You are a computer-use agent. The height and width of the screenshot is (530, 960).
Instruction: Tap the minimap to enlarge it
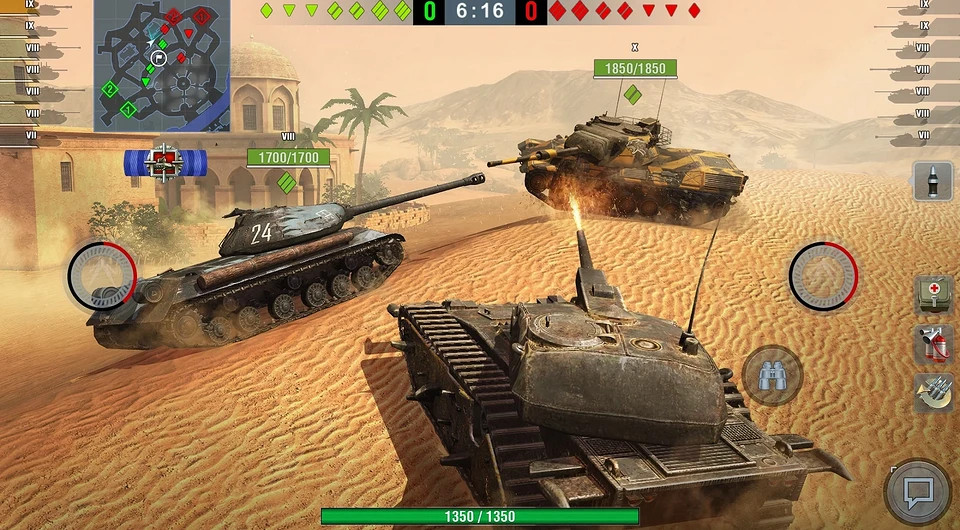[x=162, y=65]
